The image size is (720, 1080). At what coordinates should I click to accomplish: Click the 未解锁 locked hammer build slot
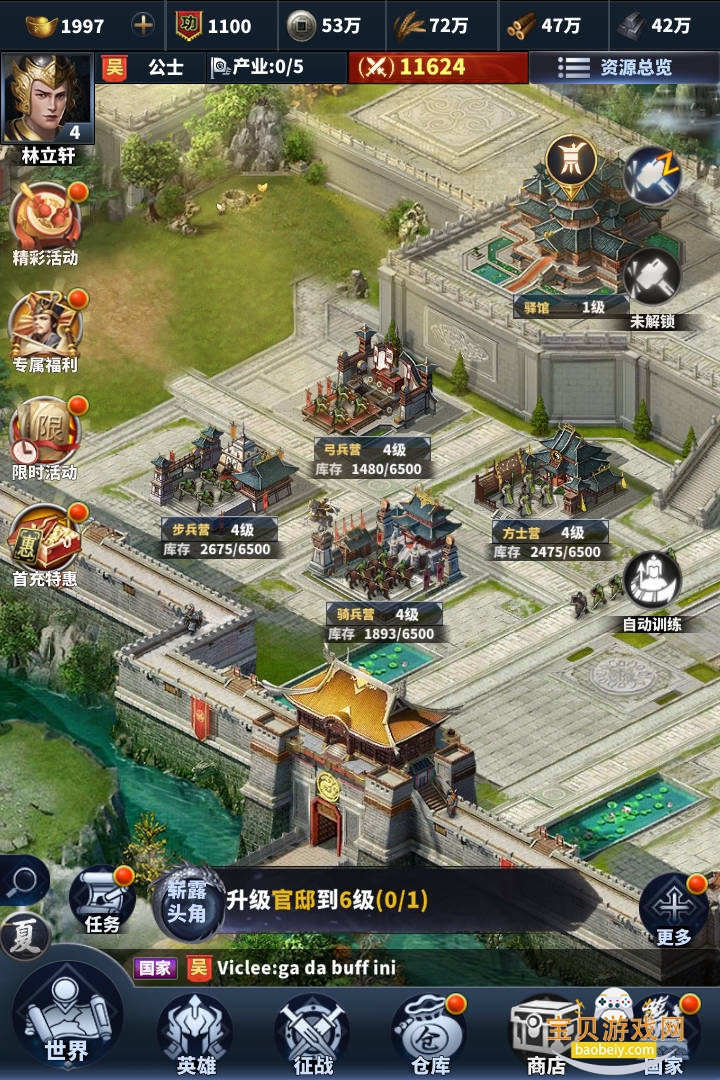[652, 277]
